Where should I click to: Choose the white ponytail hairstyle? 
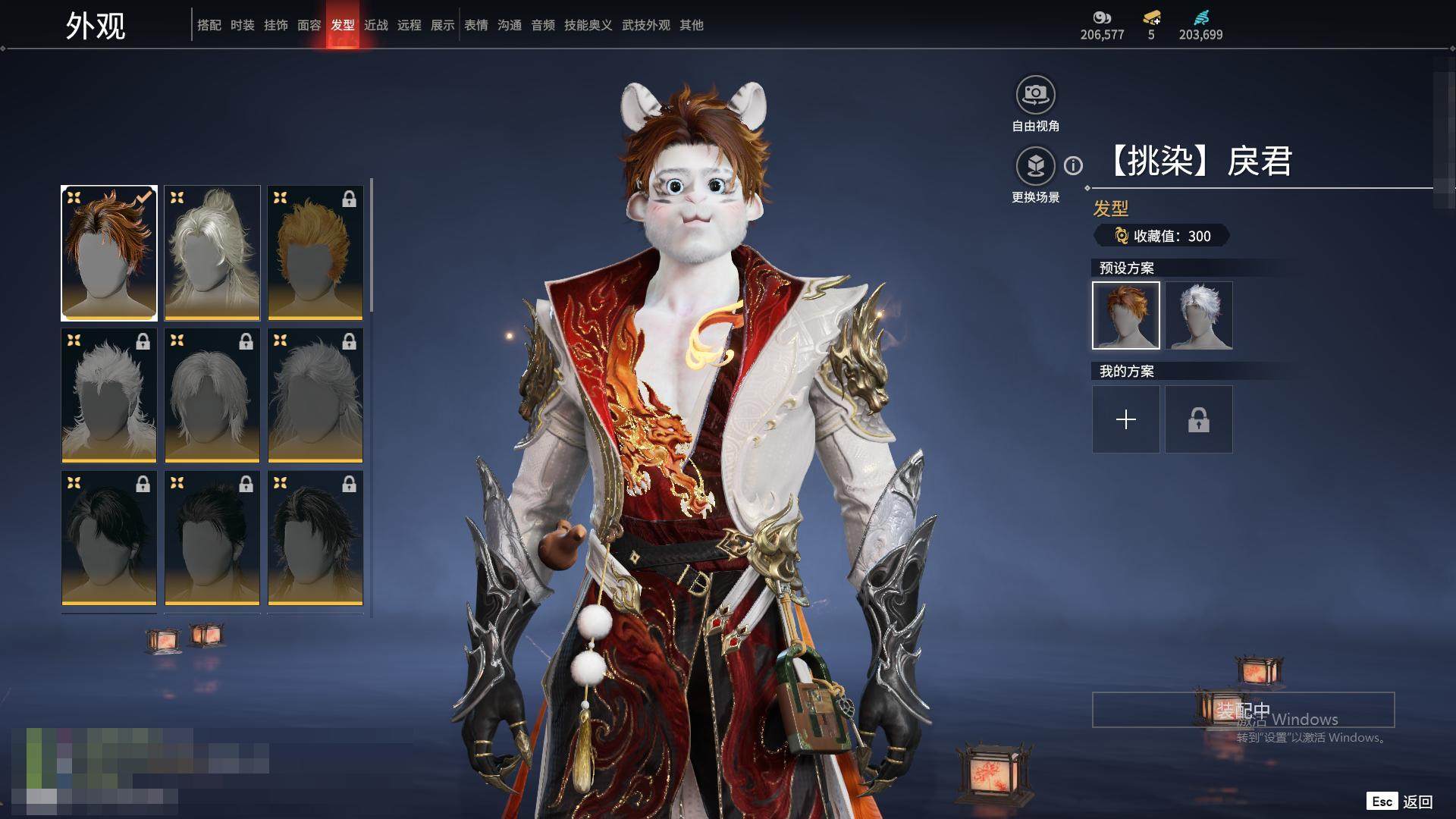(x=212, y=253)
